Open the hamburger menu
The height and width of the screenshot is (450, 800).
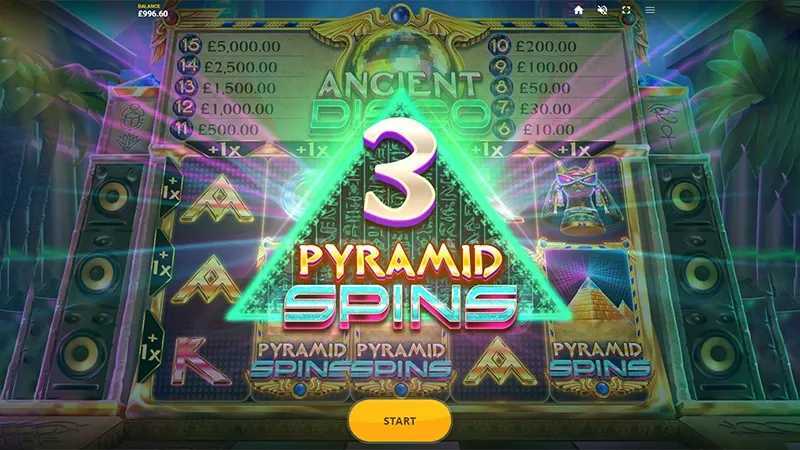pyautogui.click(x=650, y=10)
